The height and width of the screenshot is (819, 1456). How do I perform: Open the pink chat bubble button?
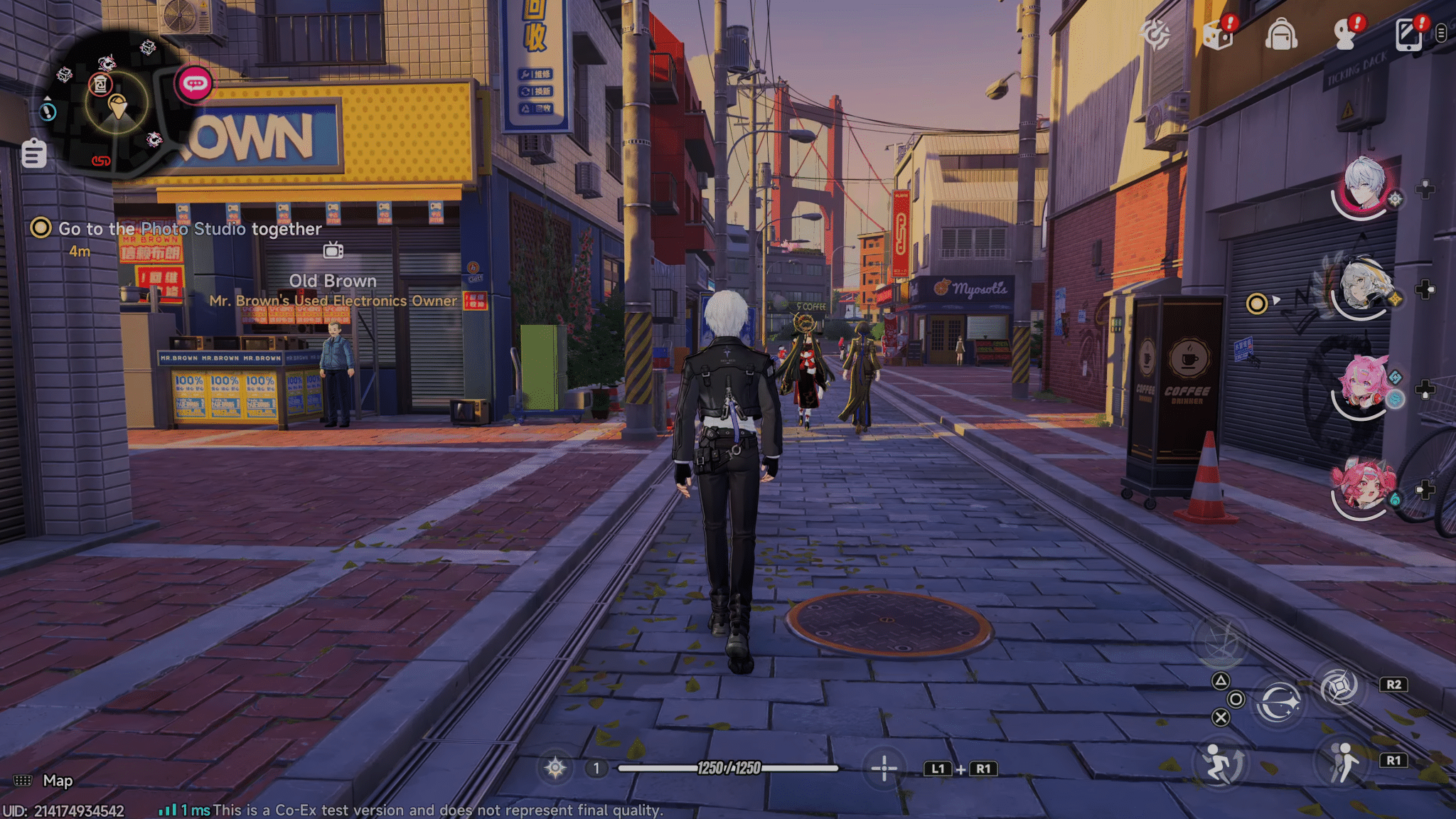195,85
